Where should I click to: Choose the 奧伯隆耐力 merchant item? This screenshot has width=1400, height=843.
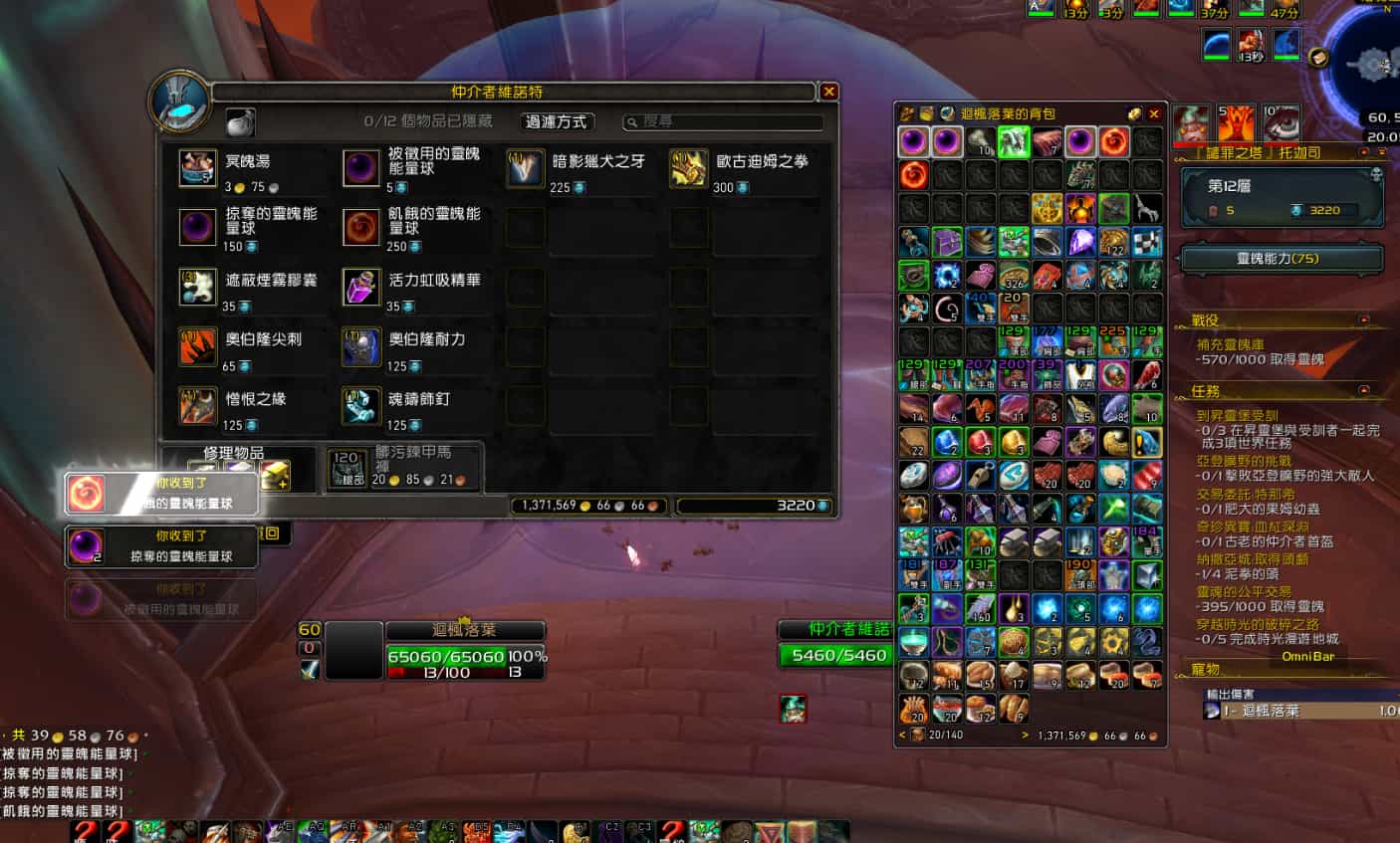[x=361, y=346]
